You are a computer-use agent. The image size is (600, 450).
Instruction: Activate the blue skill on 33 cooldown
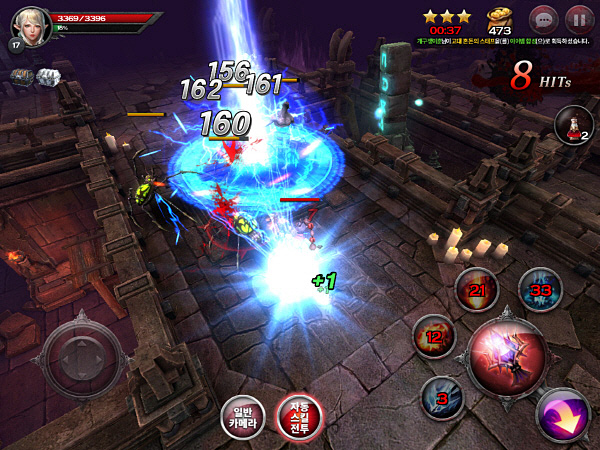click(540, 289)
